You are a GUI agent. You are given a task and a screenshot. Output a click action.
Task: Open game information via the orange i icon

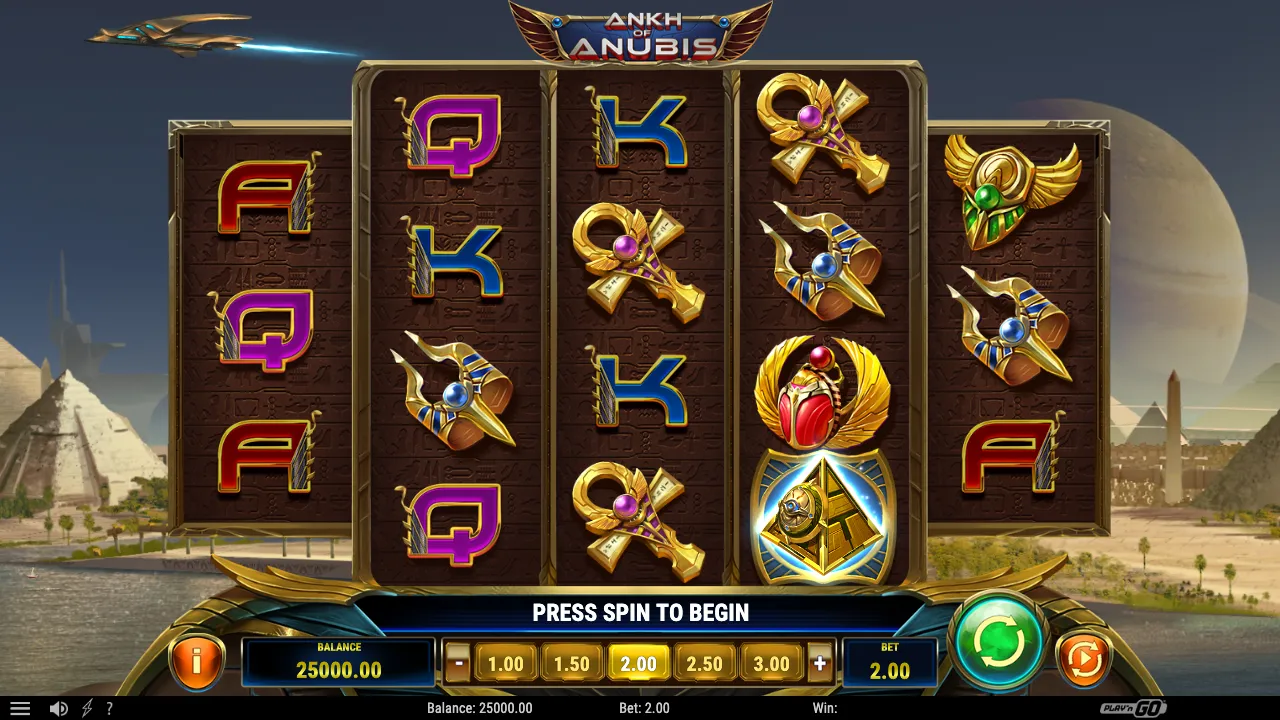197,660
